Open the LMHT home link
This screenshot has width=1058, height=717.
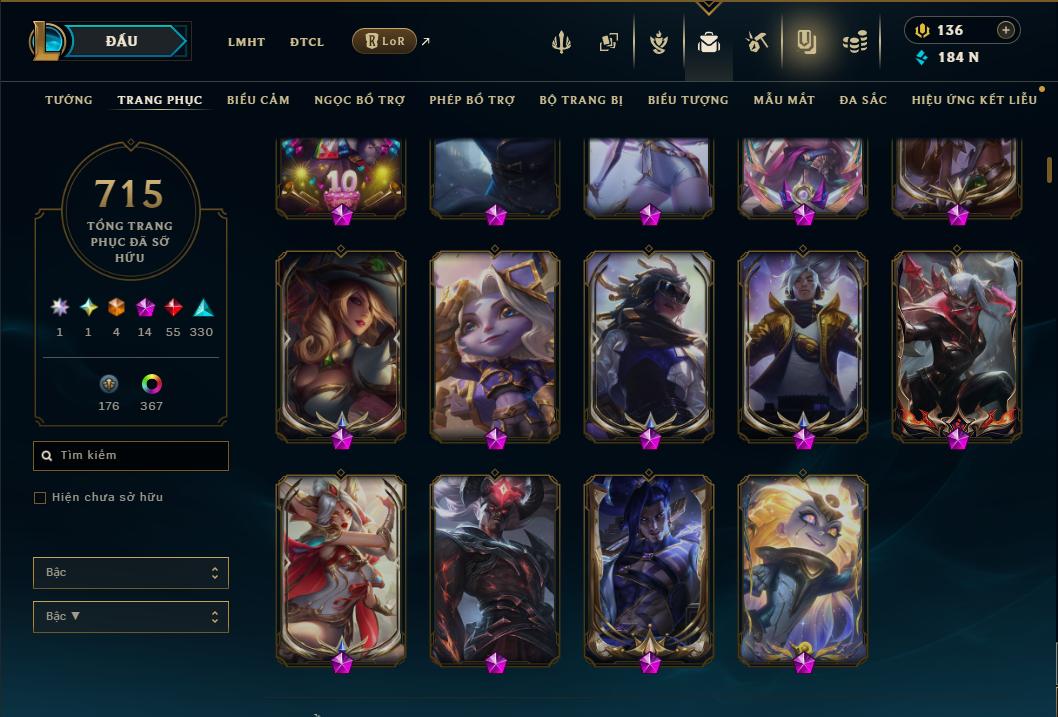(x=246, y=42)
